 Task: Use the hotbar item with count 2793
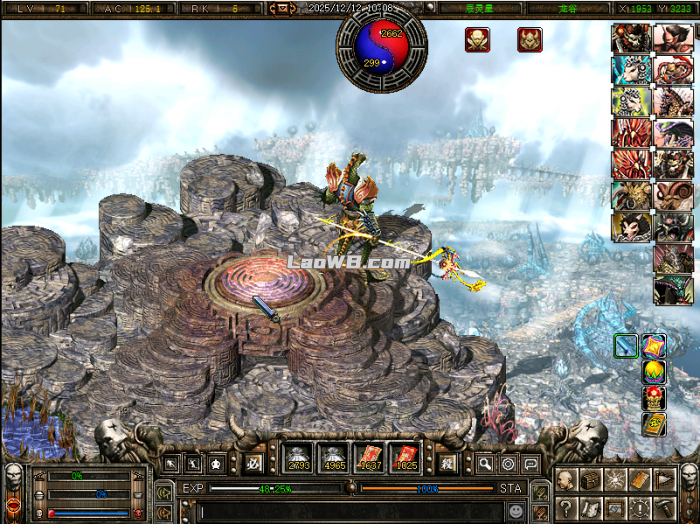[299, 457]
